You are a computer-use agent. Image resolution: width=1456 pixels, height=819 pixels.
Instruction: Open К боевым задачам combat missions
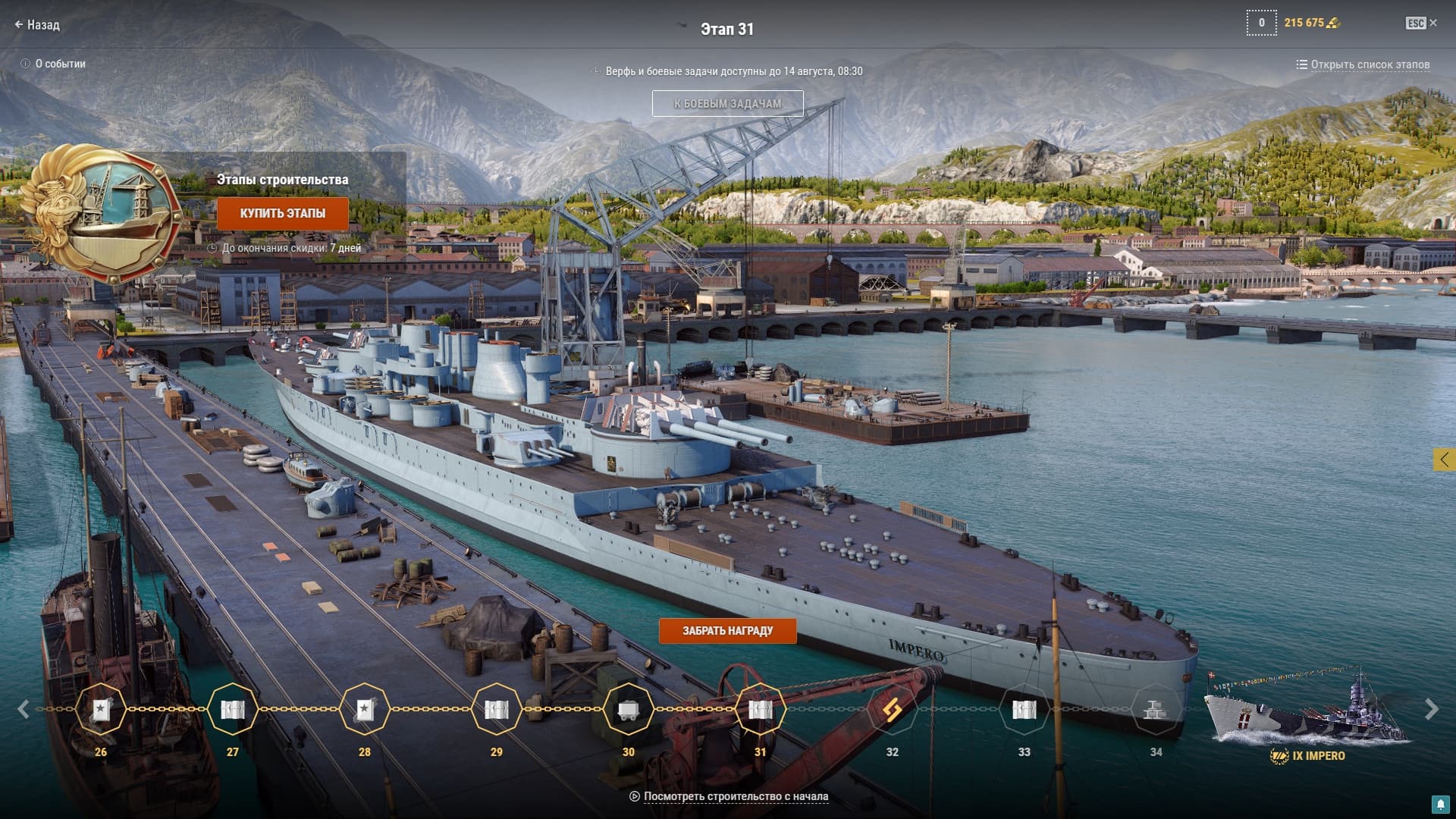pos(727,104)
